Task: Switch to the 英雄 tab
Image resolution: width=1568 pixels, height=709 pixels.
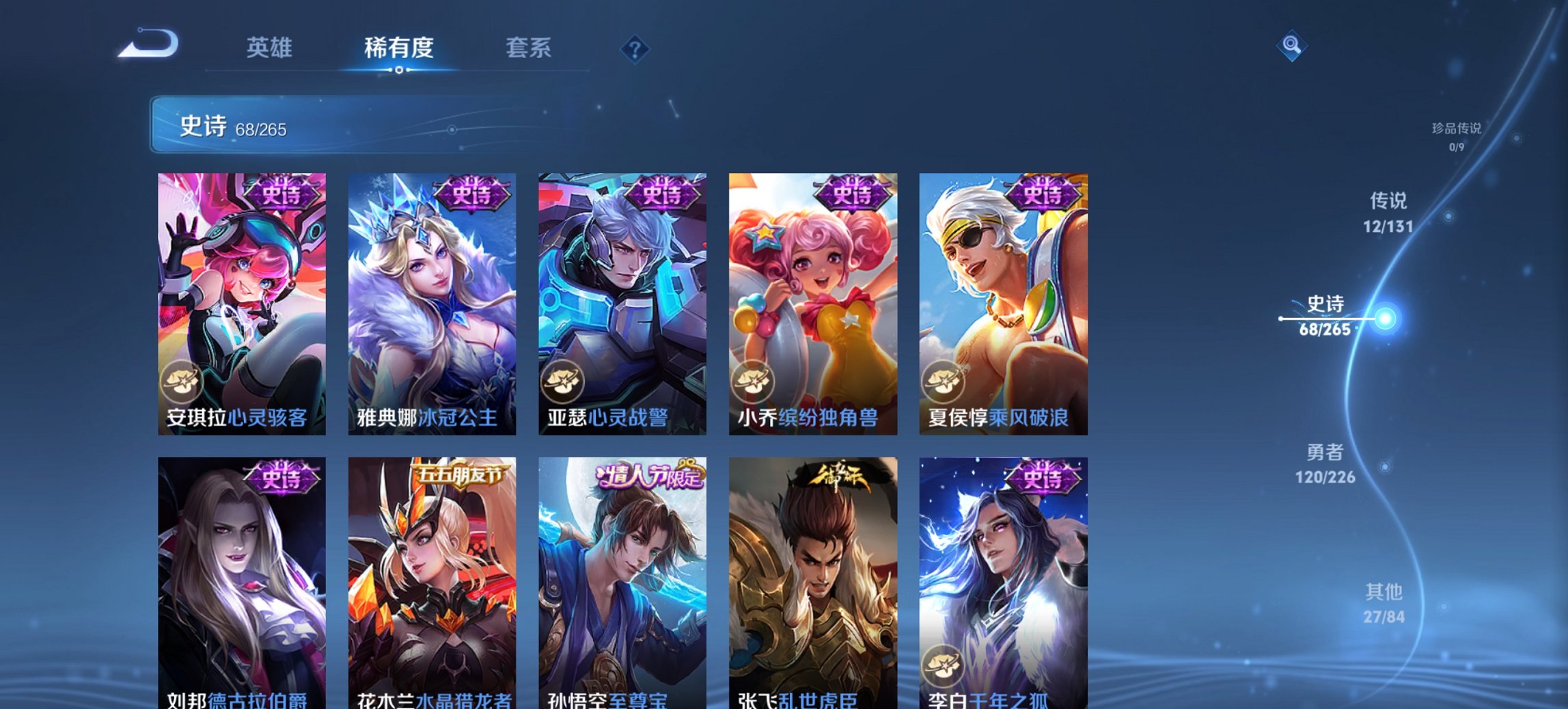Action: [271, 48]
